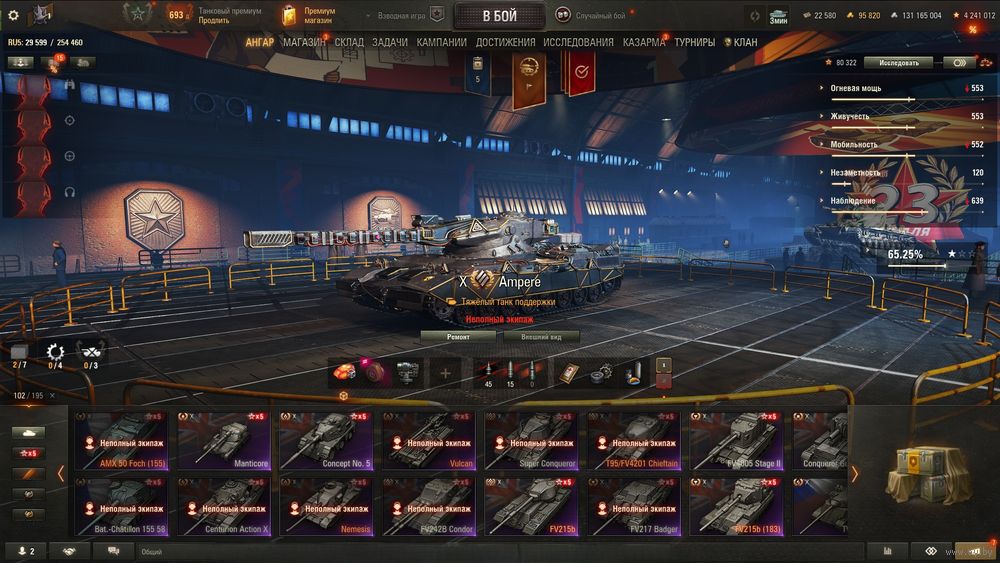Open the Внешний вид customization button
Image resolution: width=1000 pixels, height=563 pixels.
pyautogui.click(x=542, y=337)
